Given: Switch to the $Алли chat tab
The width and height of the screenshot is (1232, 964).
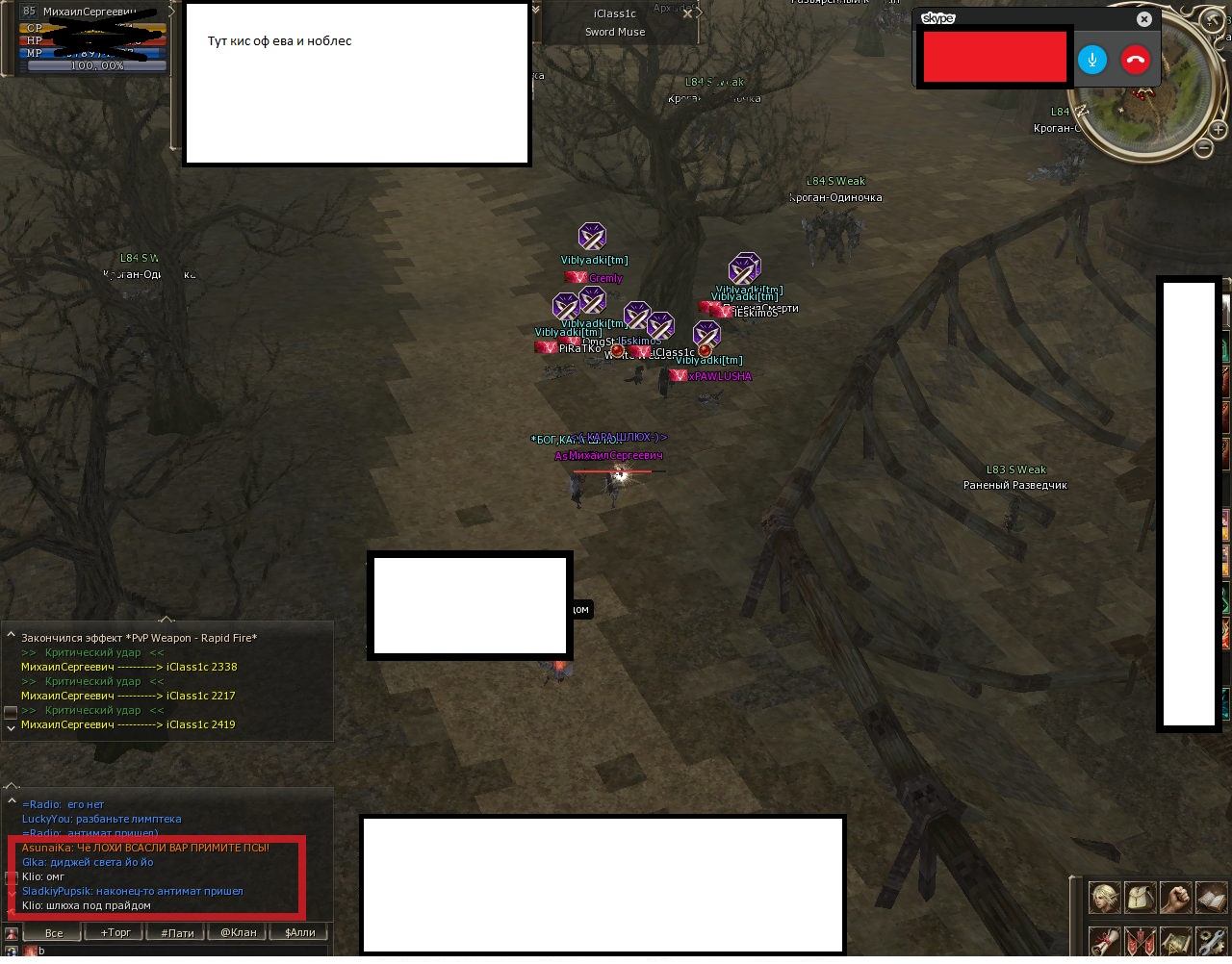Looking at the screenshot, I should tap(299, 932).
